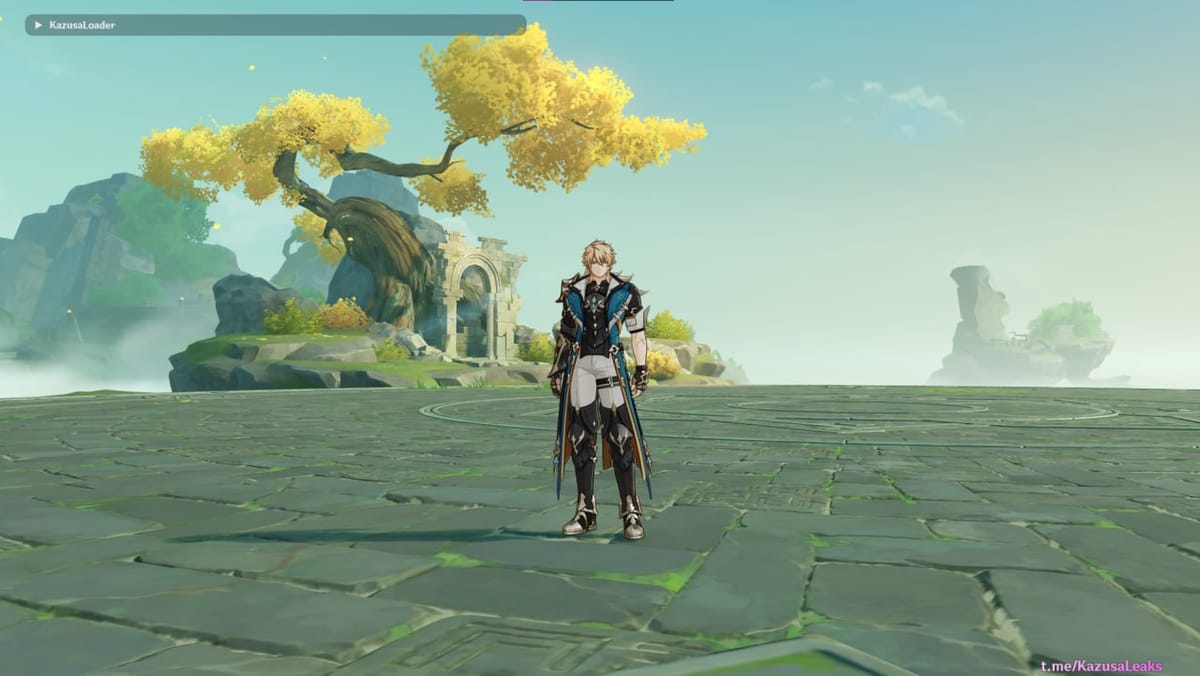The height and width of the screenshot is (676, 1200).
Task: Expand the collapsed KazusaLoader panel
Action: pyautogui.click(x=38, y=25)
